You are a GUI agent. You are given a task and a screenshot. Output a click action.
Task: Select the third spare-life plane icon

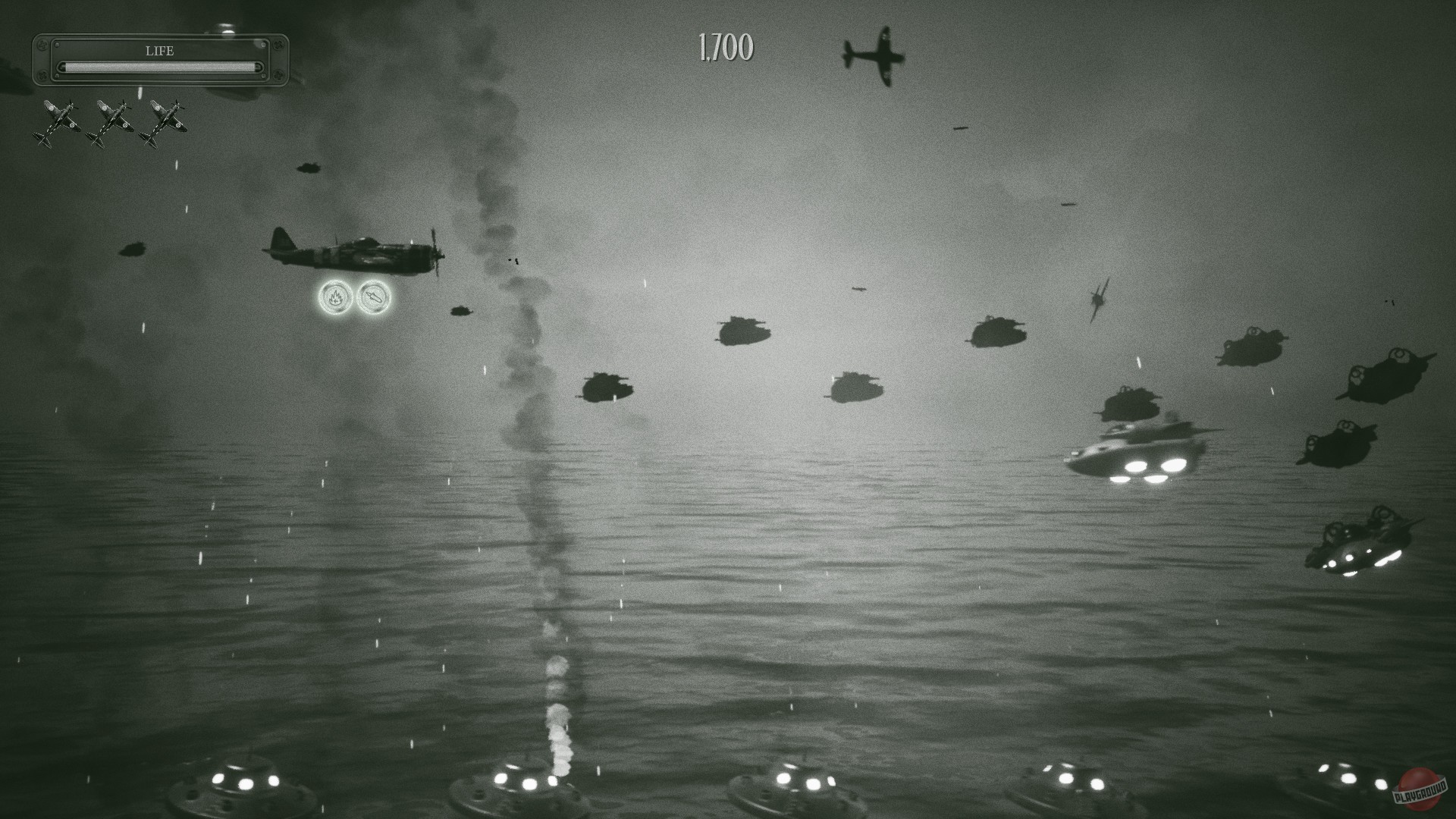[x=163, y=121]
